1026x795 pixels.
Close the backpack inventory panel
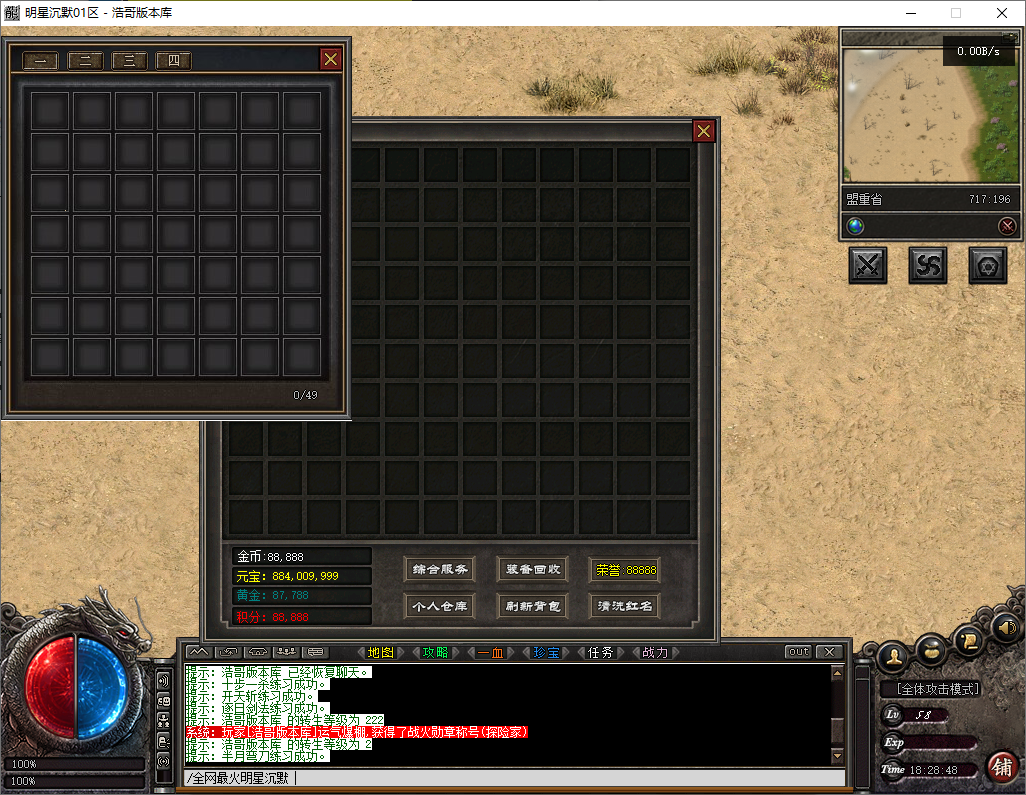704,131
